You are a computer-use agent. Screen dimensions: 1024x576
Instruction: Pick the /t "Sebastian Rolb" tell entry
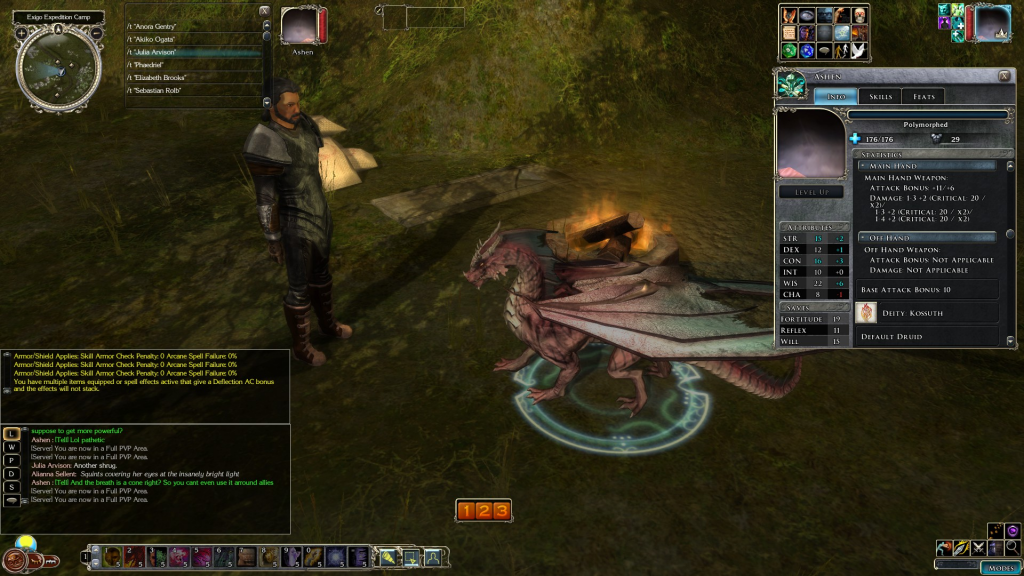click(154, 90)
